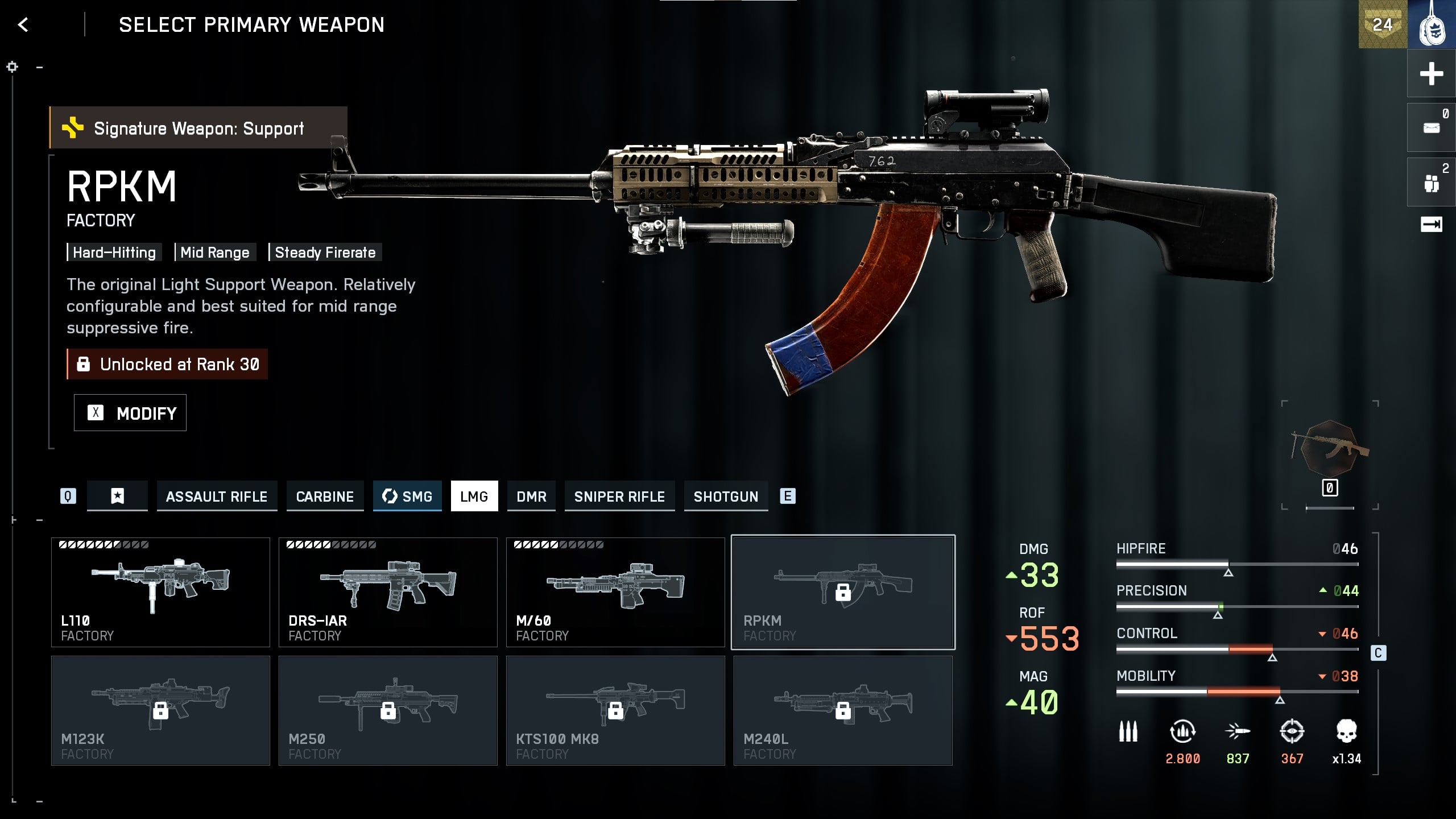Select the locked M240L weapon
This screenshot has width=1456, height=819.
[x=843, y=710]
